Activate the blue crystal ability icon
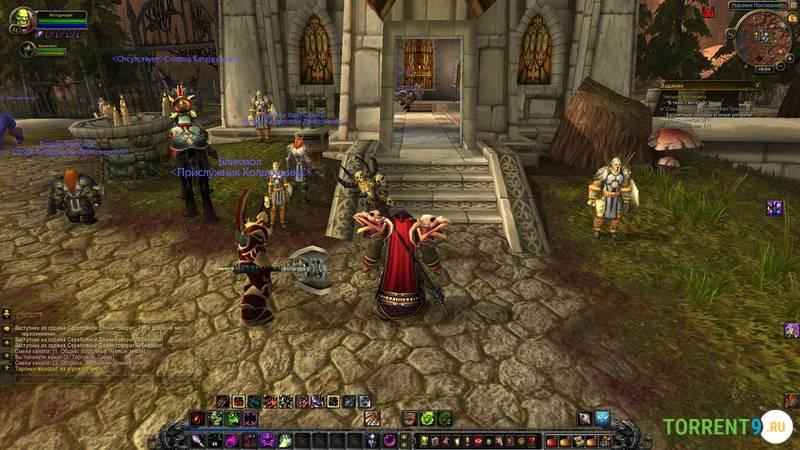Viewport: 800px width, 450px height. (603, 418)
